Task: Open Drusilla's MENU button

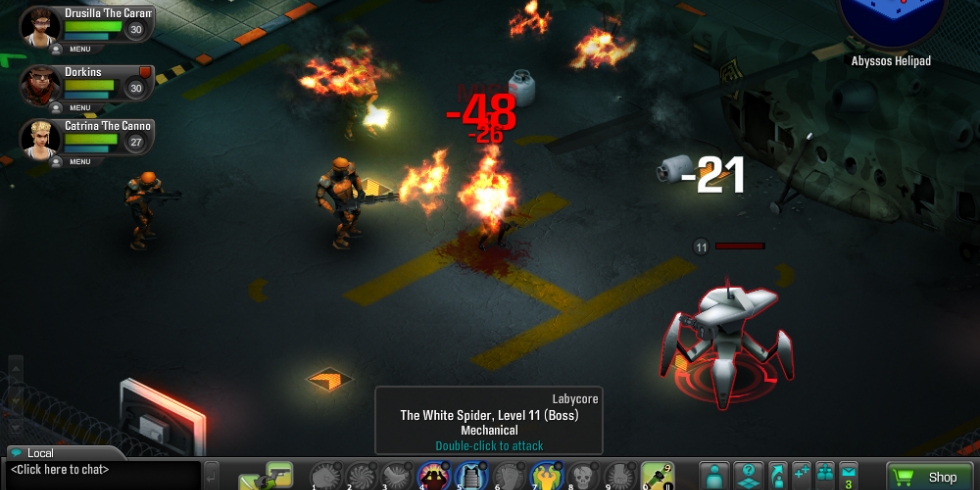Action: pyautogui.click(x=79, y=49)
